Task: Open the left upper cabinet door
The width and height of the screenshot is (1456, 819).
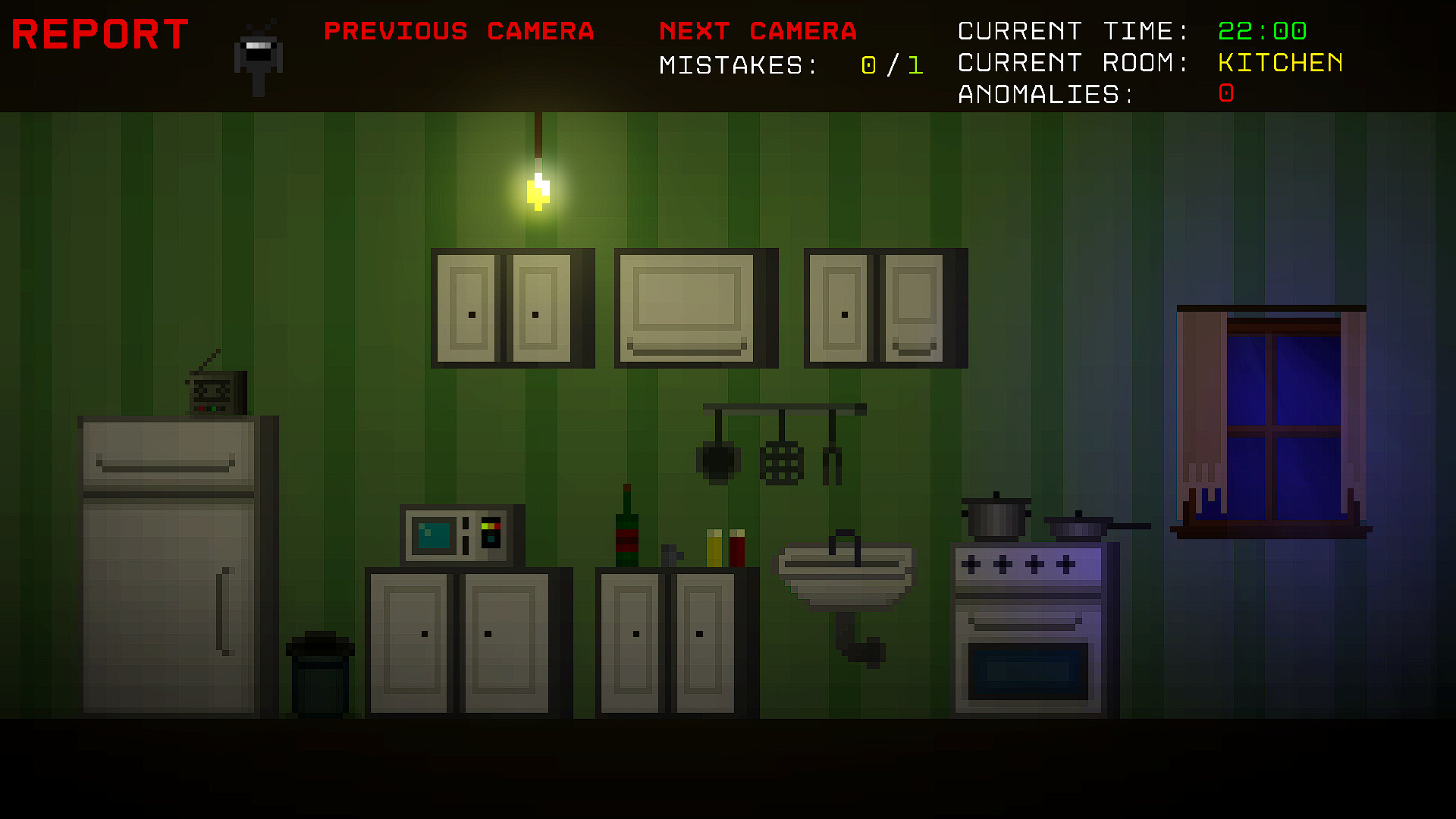Action: (x=469, y=307)
